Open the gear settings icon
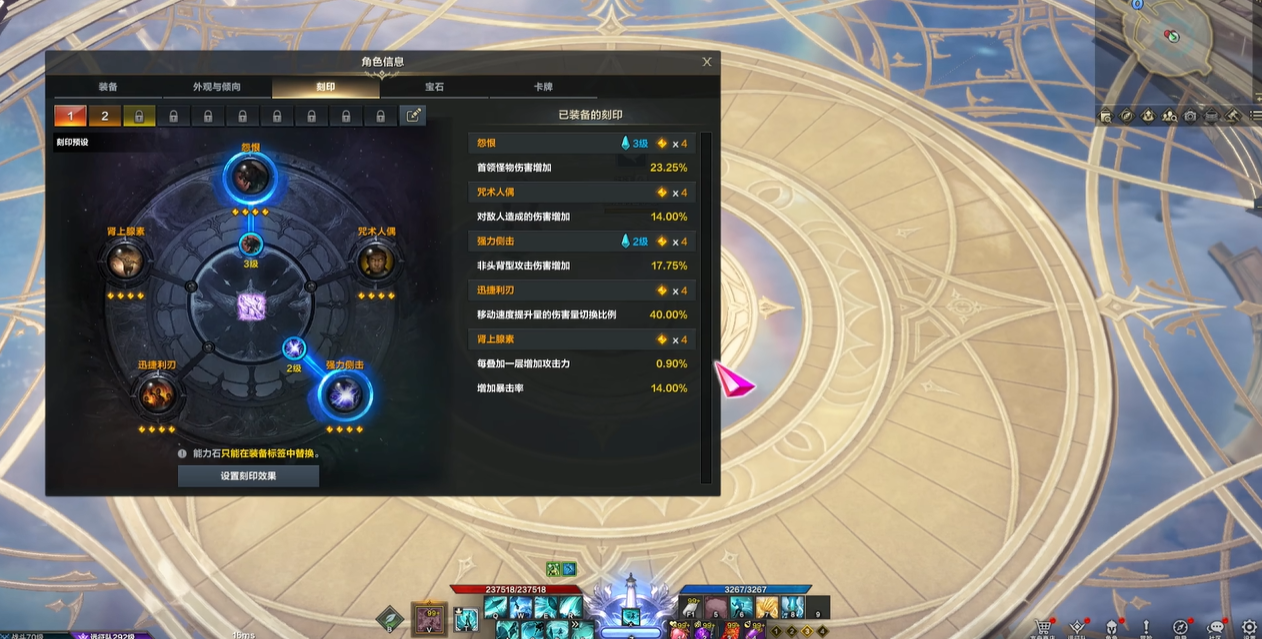1262x639 pixels. pyautogui.click(x=1249, y=627)
